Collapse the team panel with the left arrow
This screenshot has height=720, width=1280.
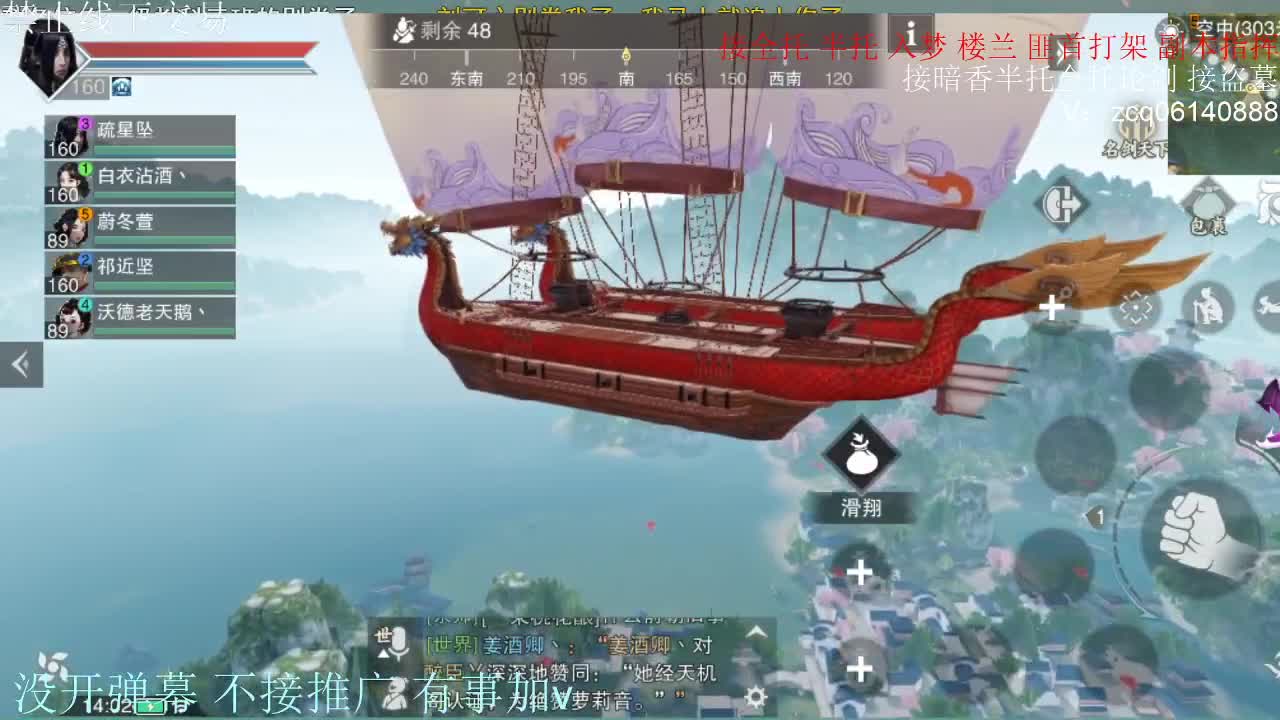tap(21, 364)
